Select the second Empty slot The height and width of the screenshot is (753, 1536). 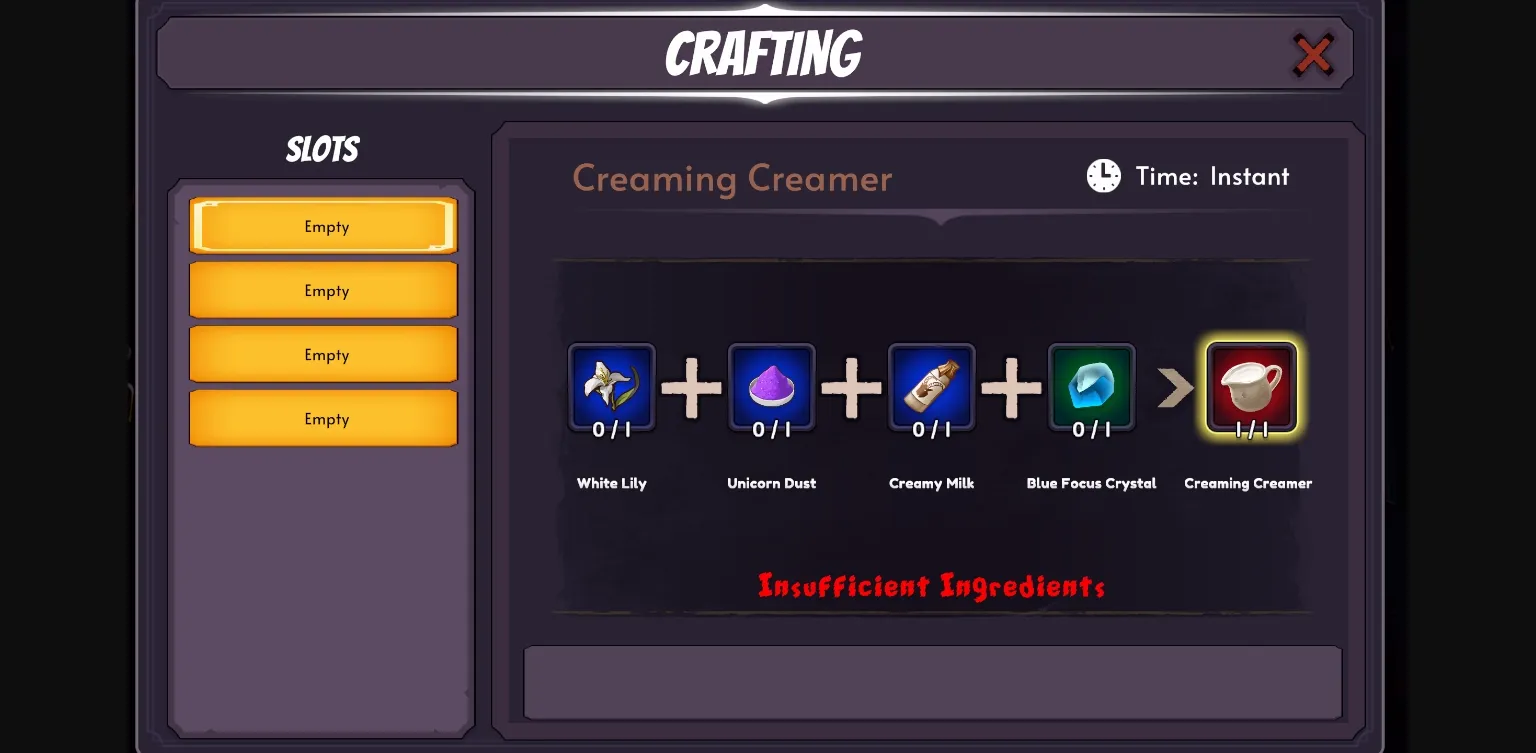(x=323, y=290)
